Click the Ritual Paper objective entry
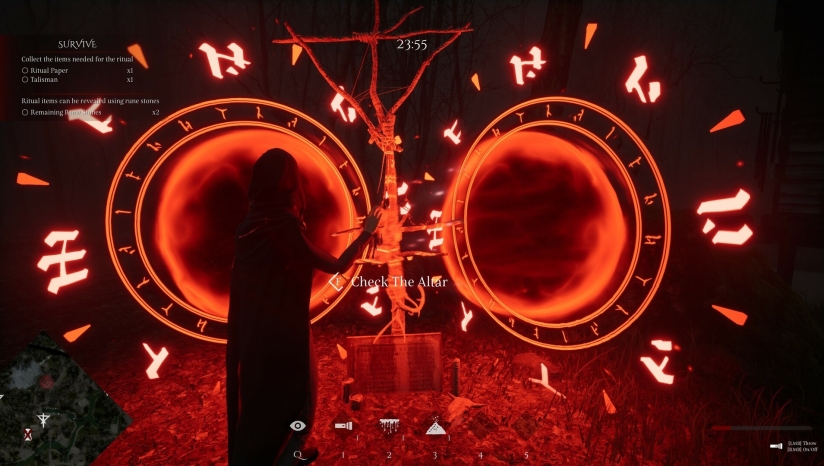The width and height of the screenshot is (824, 466). pyautogui.click(x=50, y=71)
